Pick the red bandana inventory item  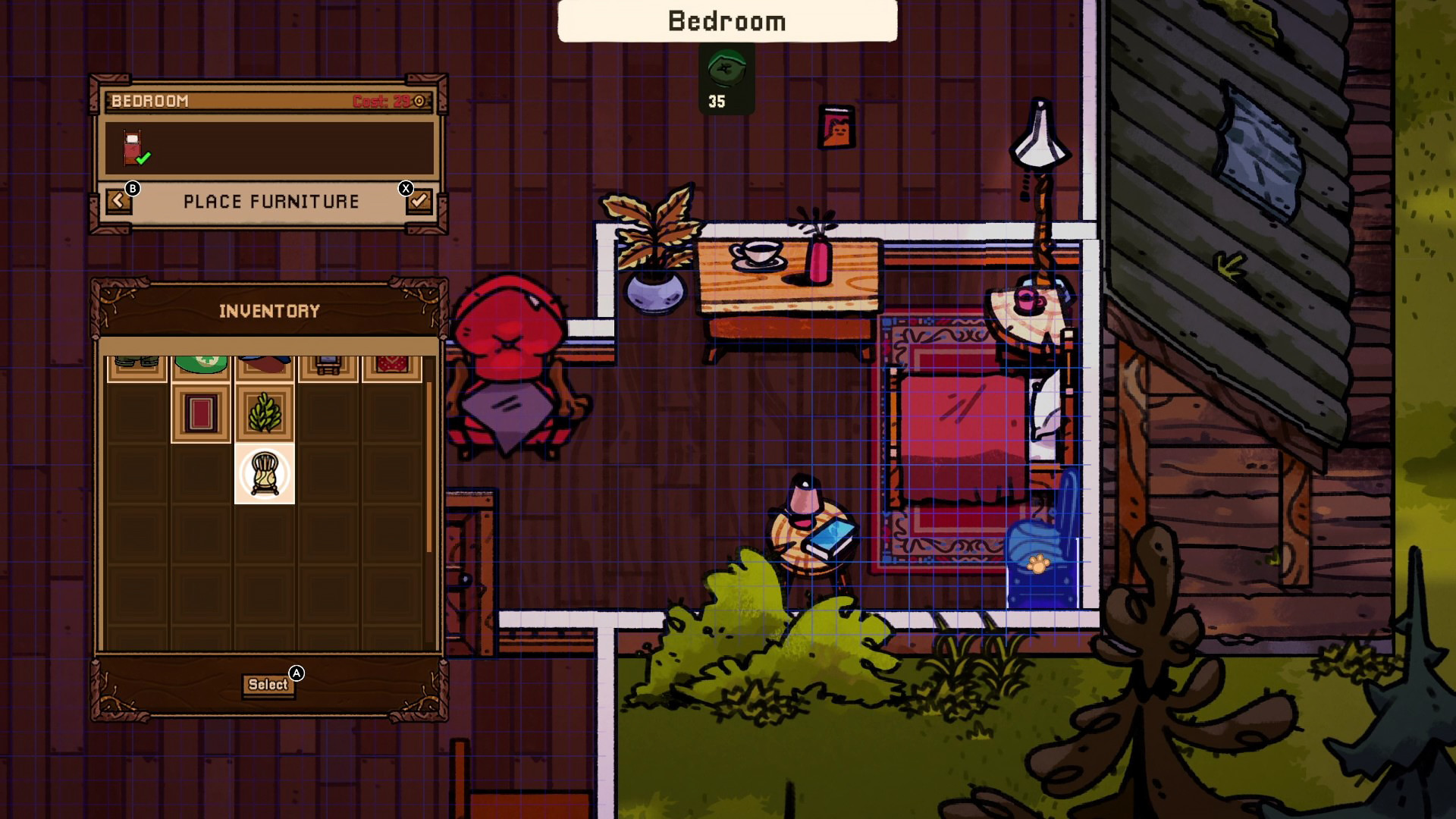(391, 362)
